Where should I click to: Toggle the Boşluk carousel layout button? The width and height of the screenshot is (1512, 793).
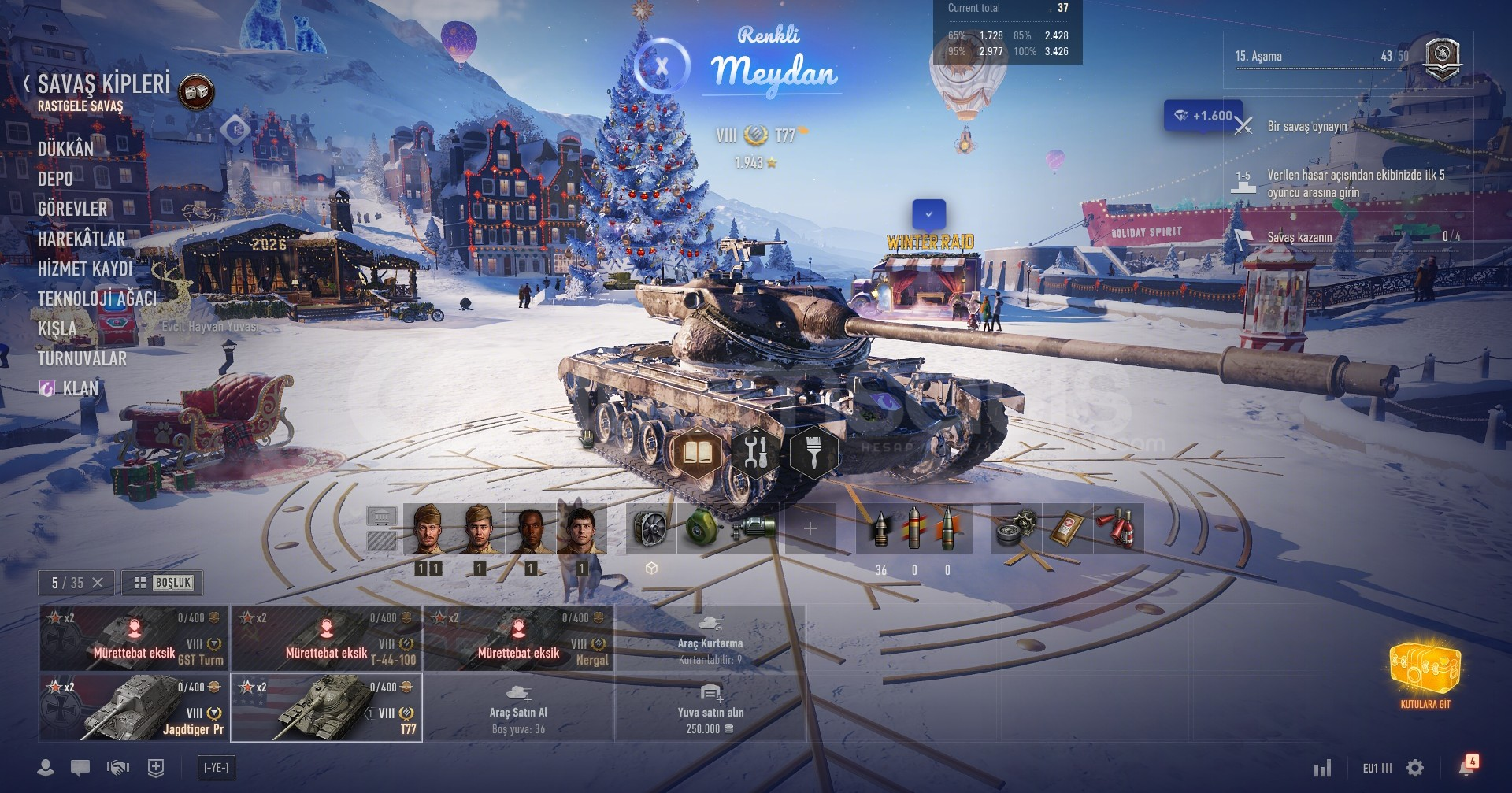coord(163,583)
